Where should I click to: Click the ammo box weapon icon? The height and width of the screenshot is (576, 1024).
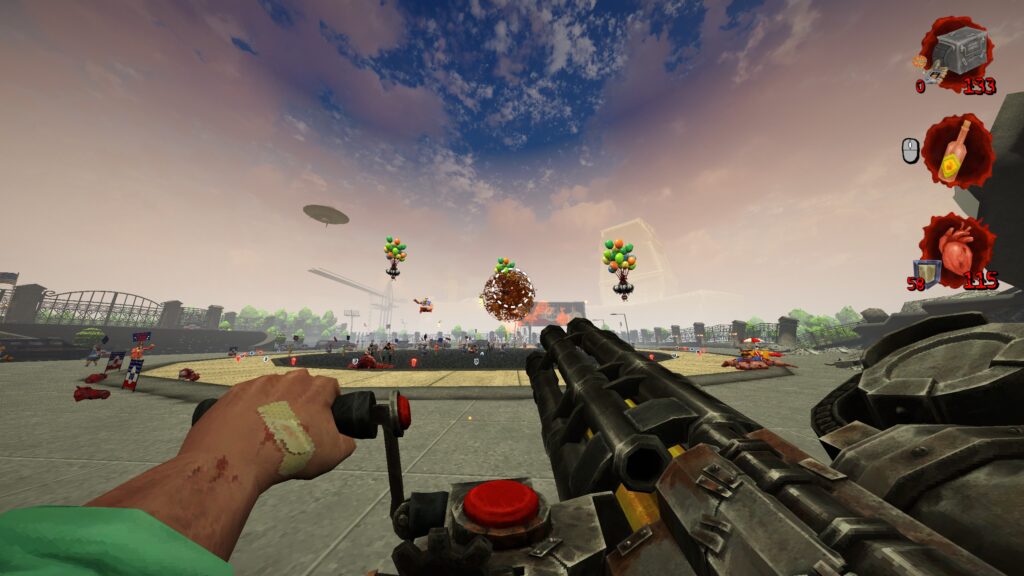click(960, 52)
